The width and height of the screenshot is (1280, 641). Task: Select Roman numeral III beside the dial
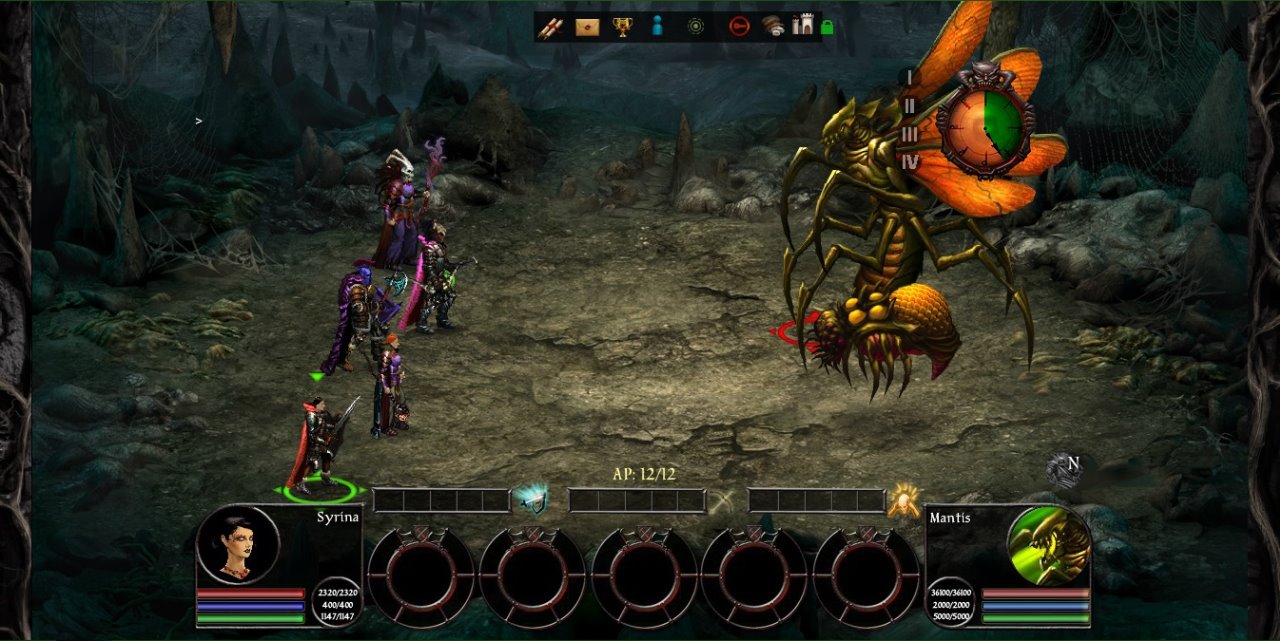click(x=909, y=134)
